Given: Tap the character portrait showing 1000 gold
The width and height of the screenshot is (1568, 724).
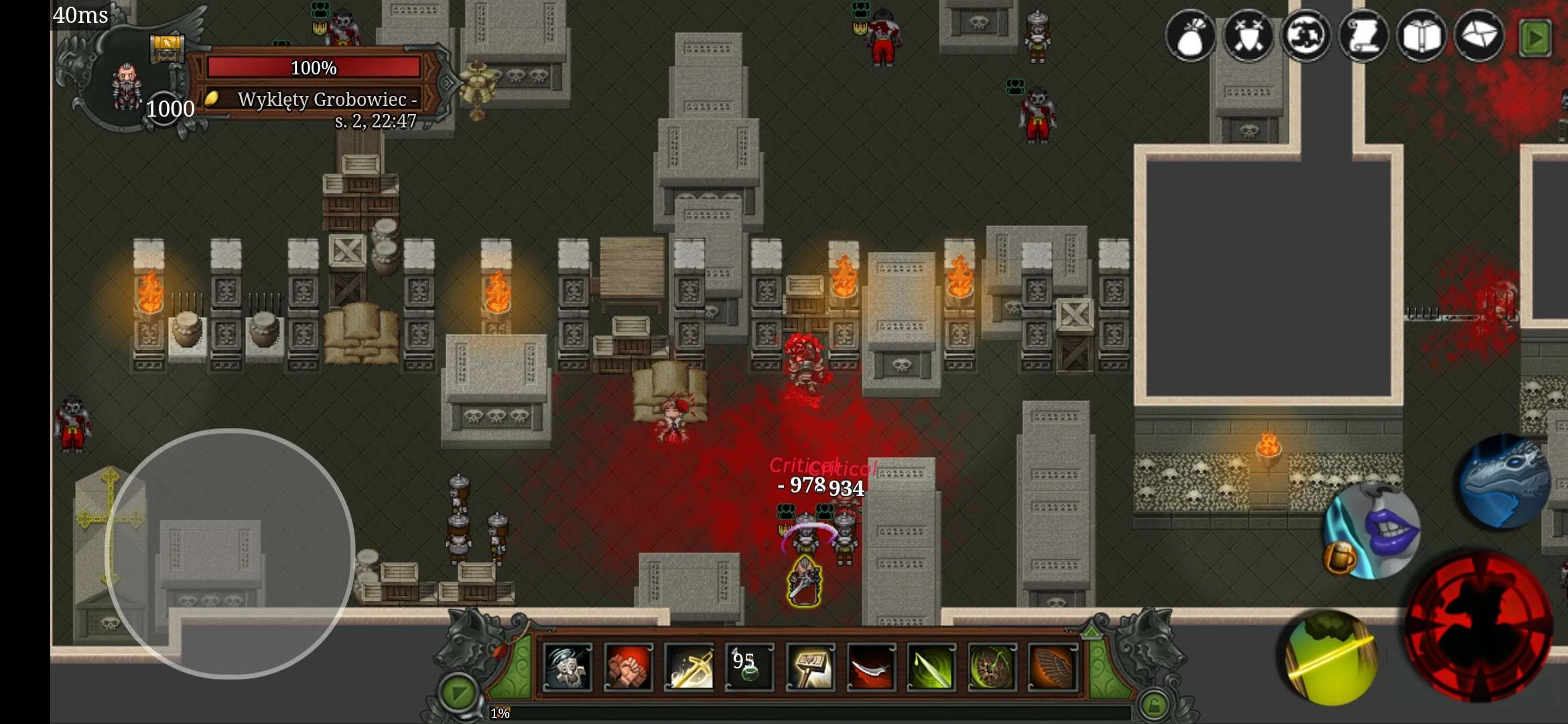Looking at the screenshot, I should click(127, 87).
